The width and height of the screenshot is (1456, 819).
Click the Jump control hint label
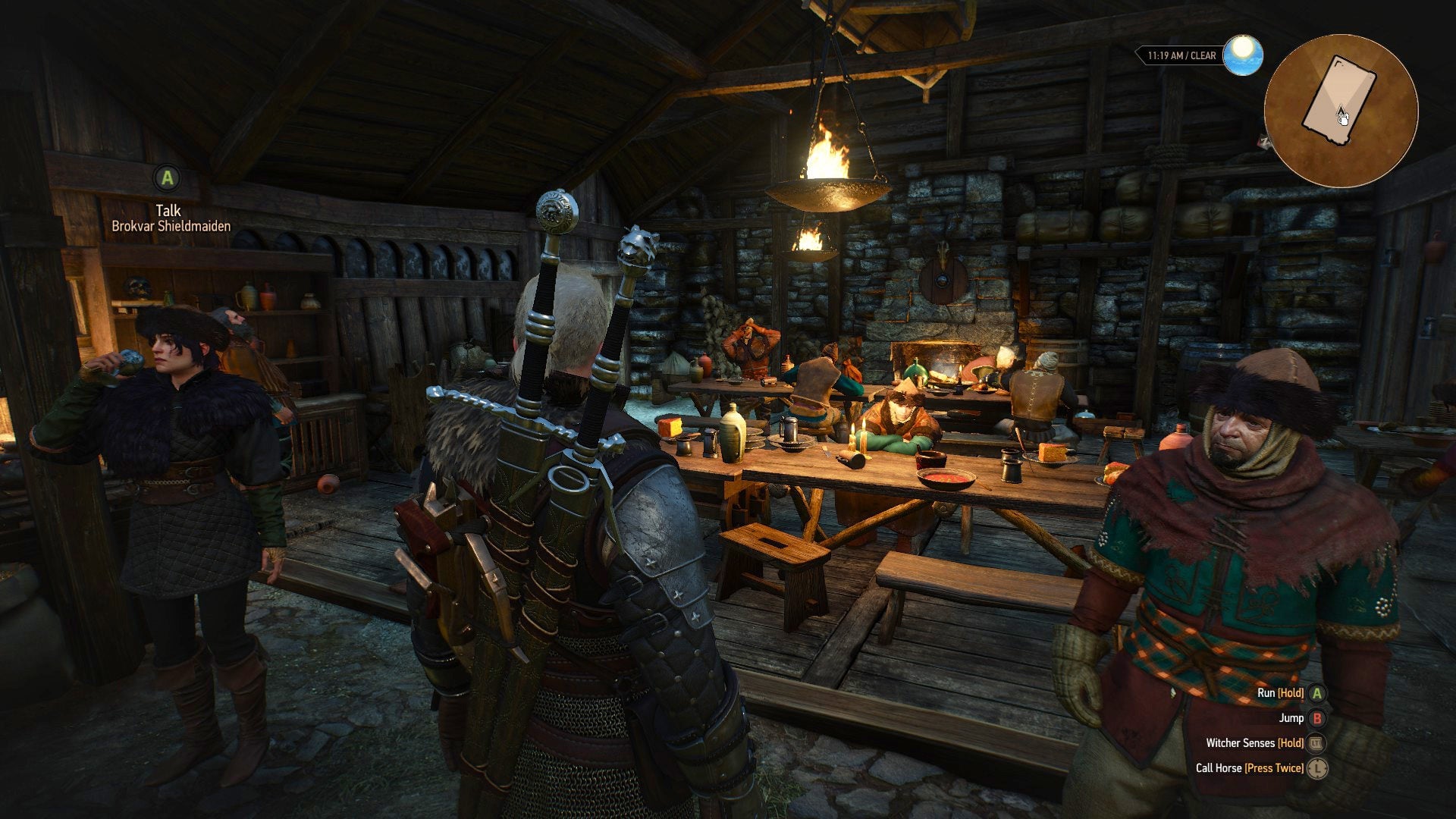click(1291, 719)
